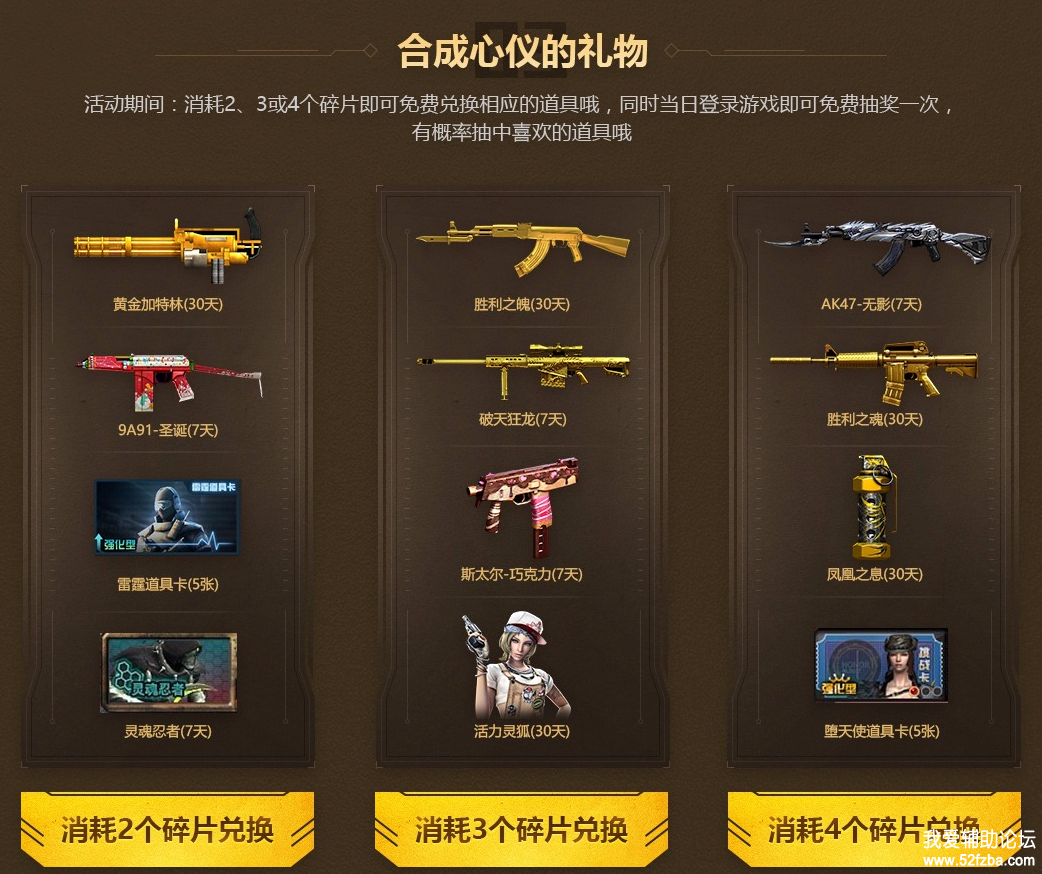Choose the 凤凰之息 golden grenade

click(x=874, y=506)
